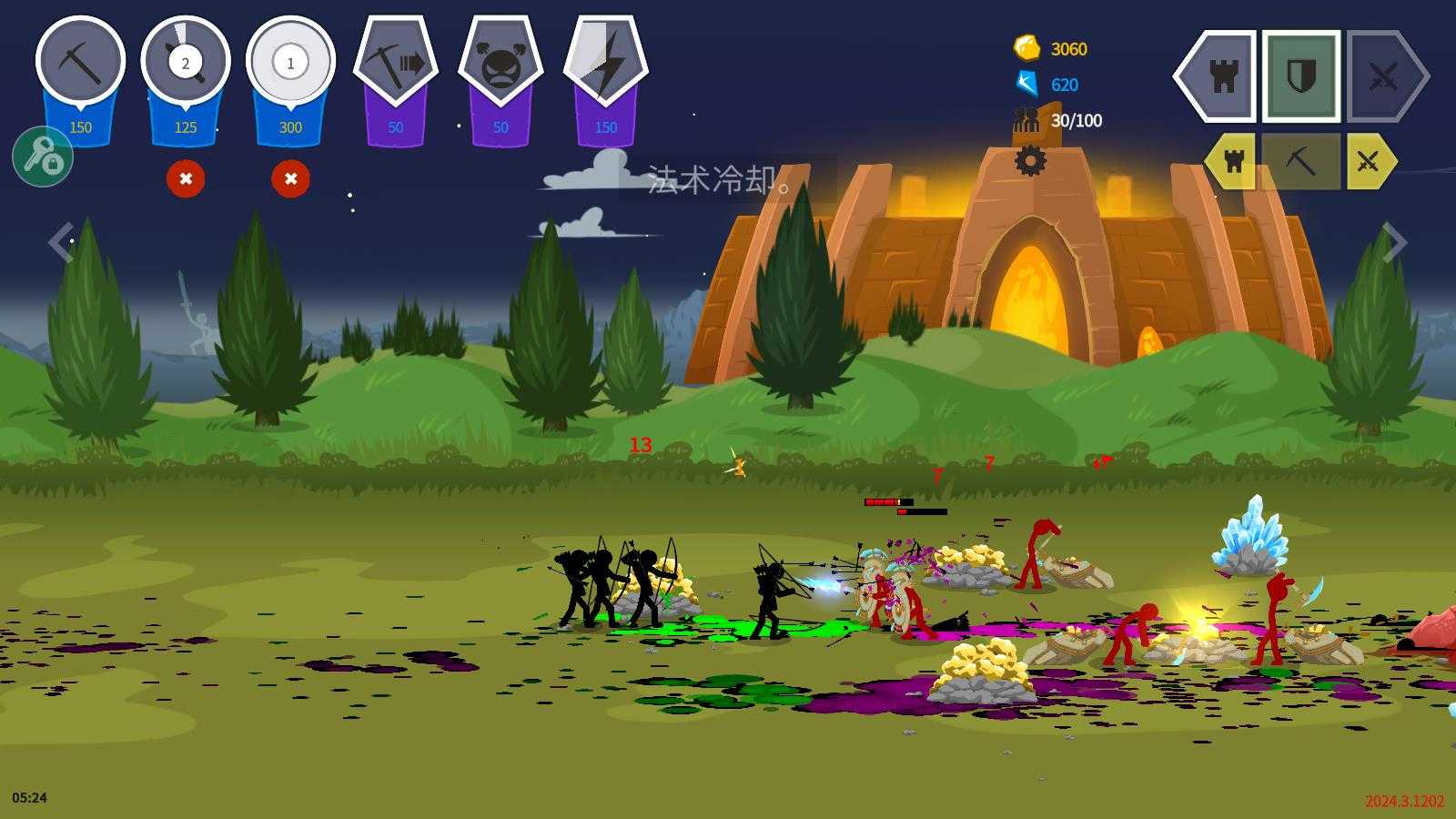The height and width of the screenshot is (819, 1456).
Task: Open settings with the gear icon
Action: coord(1030,161)
